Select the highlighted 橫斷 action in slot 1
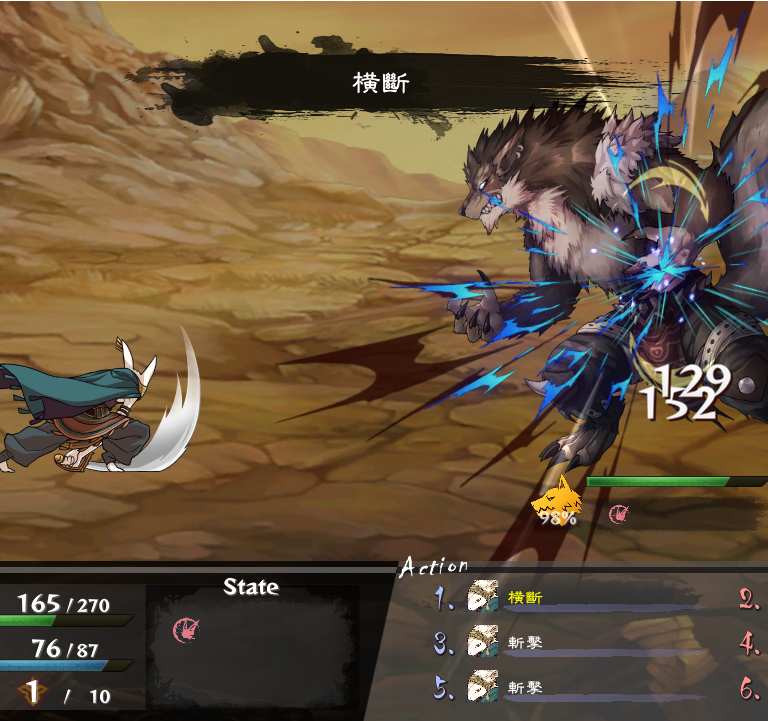The image size is (768, 721). point(525,598)
